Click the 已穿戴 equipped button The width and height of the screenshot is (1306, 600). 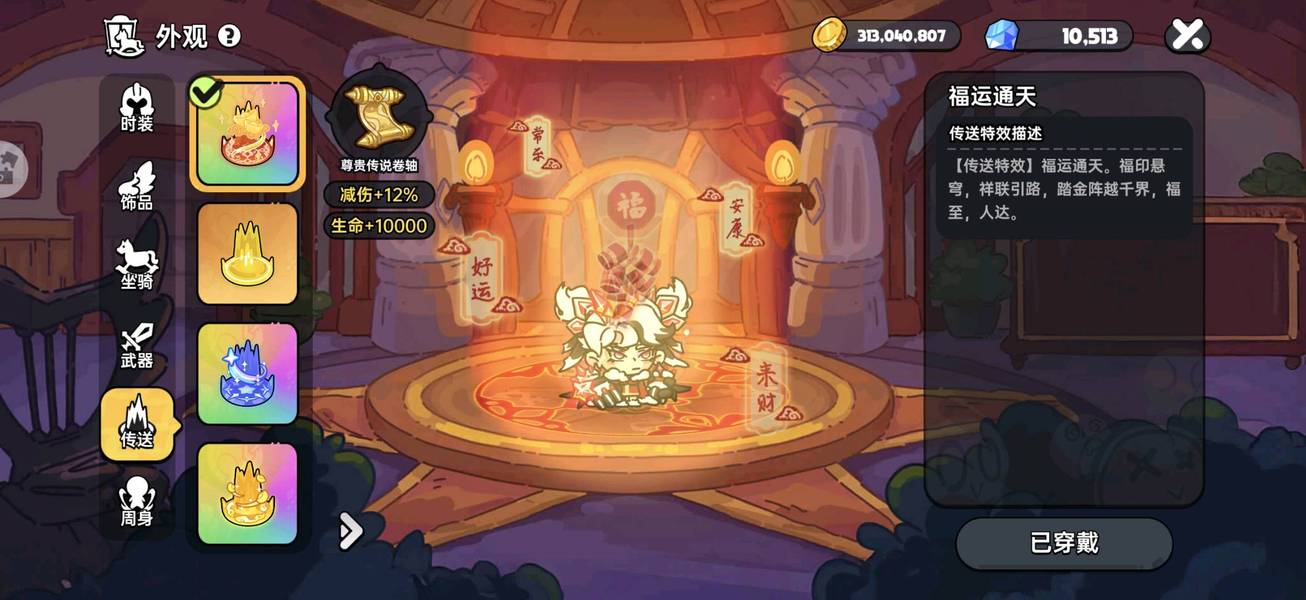(x=1064, y=543)
